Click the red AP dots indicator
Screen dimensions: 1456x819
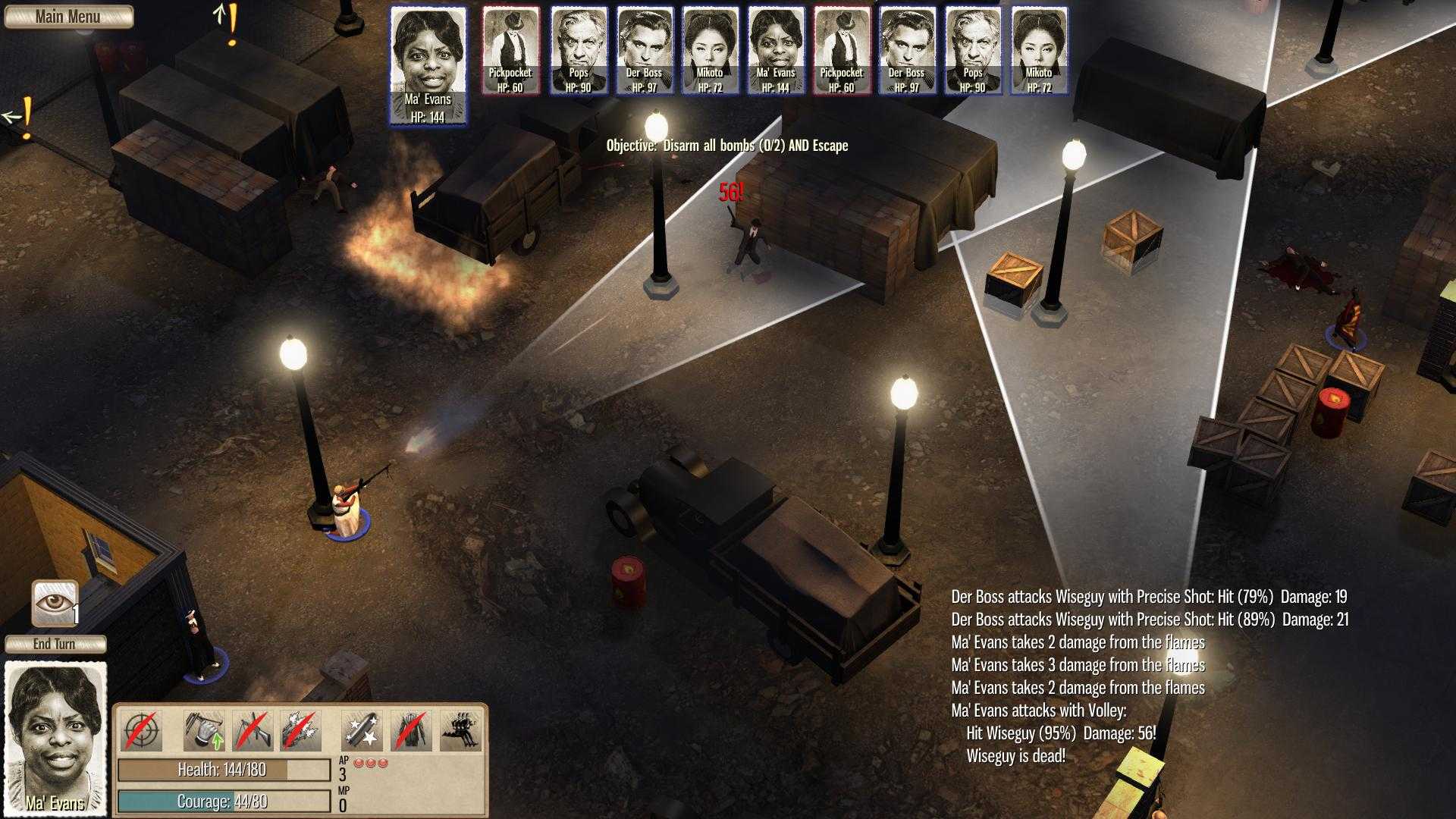pyautogui.click(x=372, y=764)
